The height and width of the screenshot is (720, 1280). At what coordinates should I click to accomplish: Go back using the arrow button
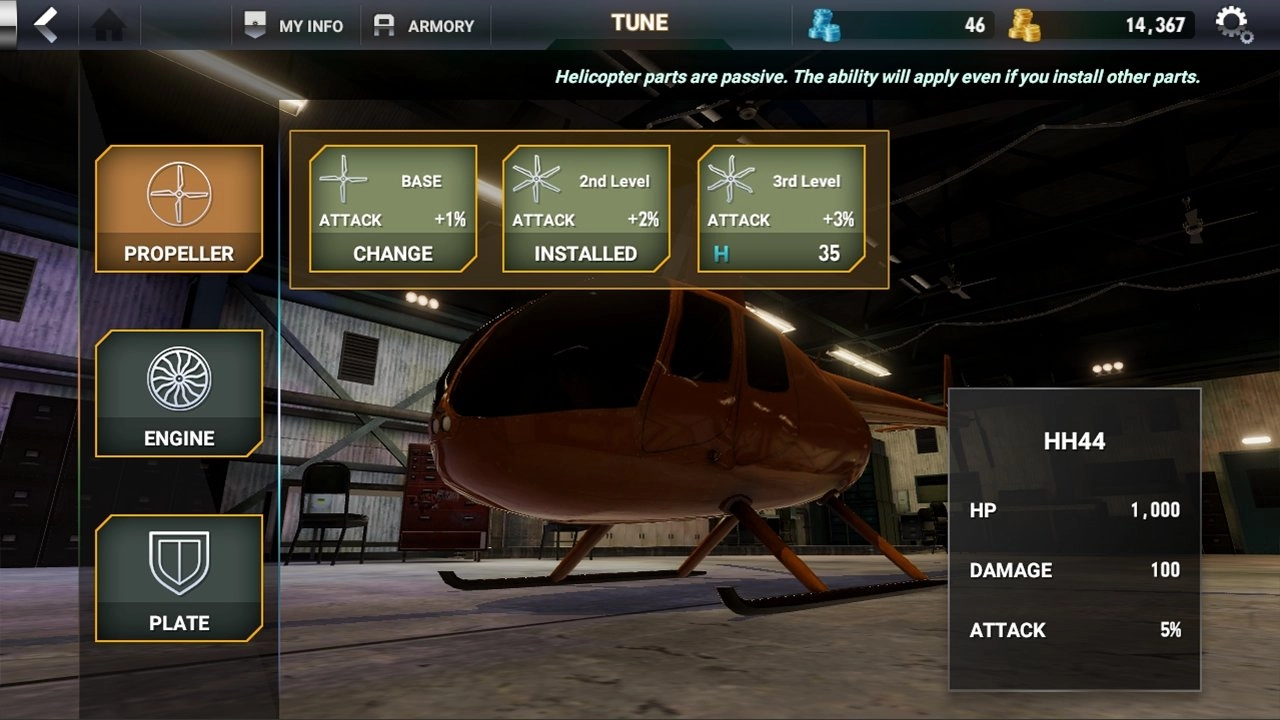point(45,24)
